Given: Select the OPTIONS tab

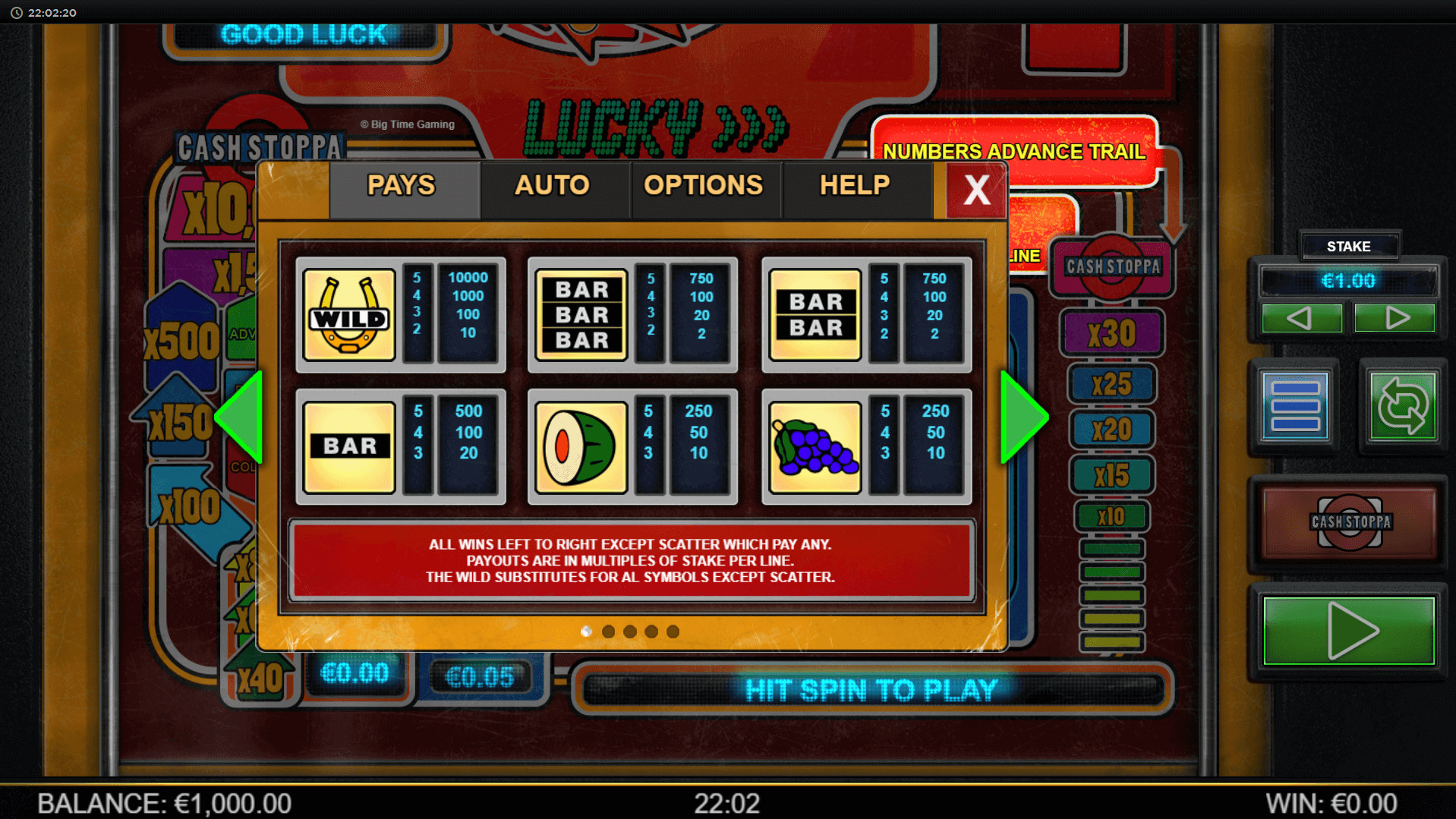Looking at the screenshot, I should point(703,186).
